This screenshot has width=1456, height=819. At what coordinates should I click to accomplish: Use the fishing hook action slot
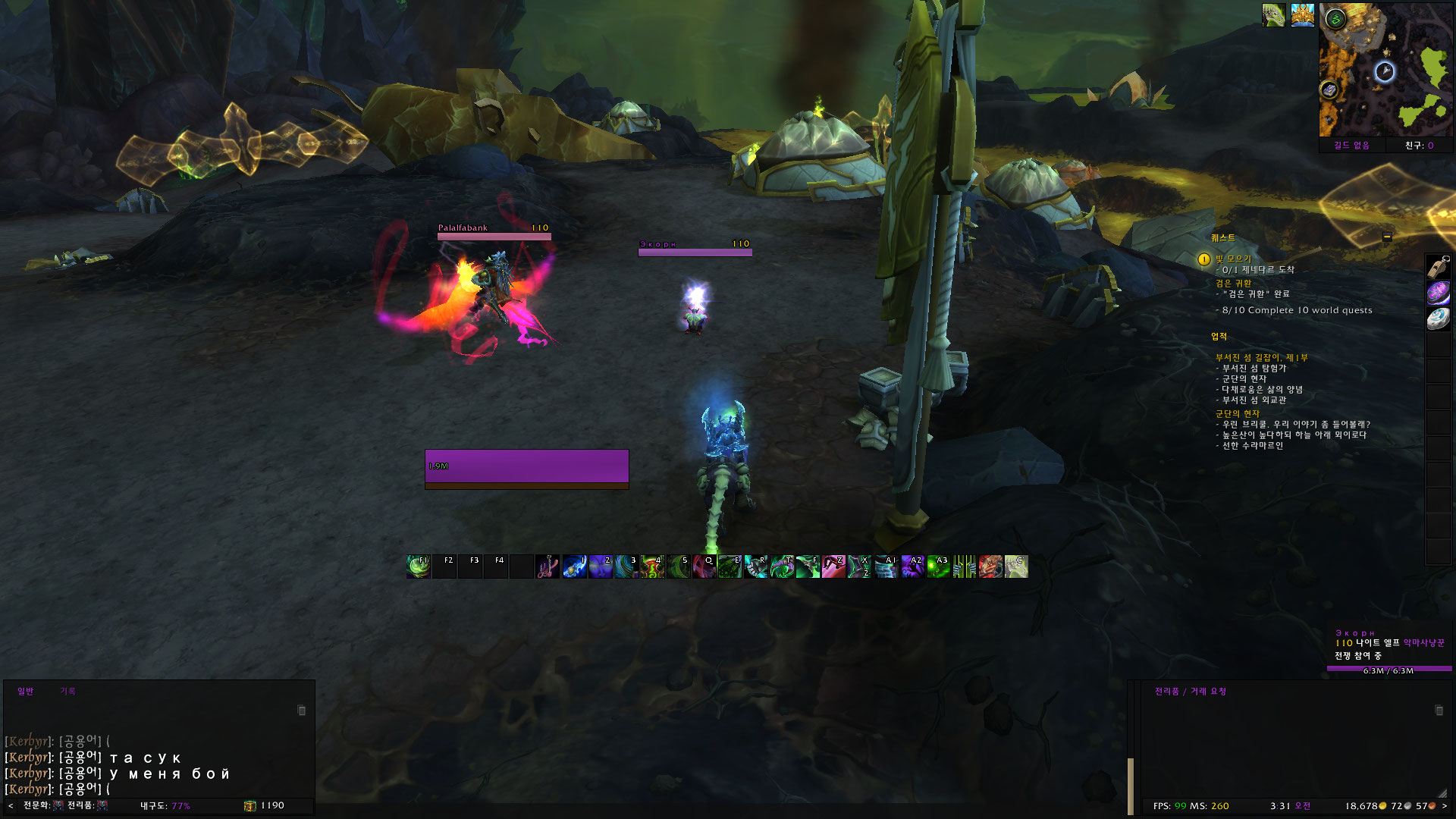point(547,566)
